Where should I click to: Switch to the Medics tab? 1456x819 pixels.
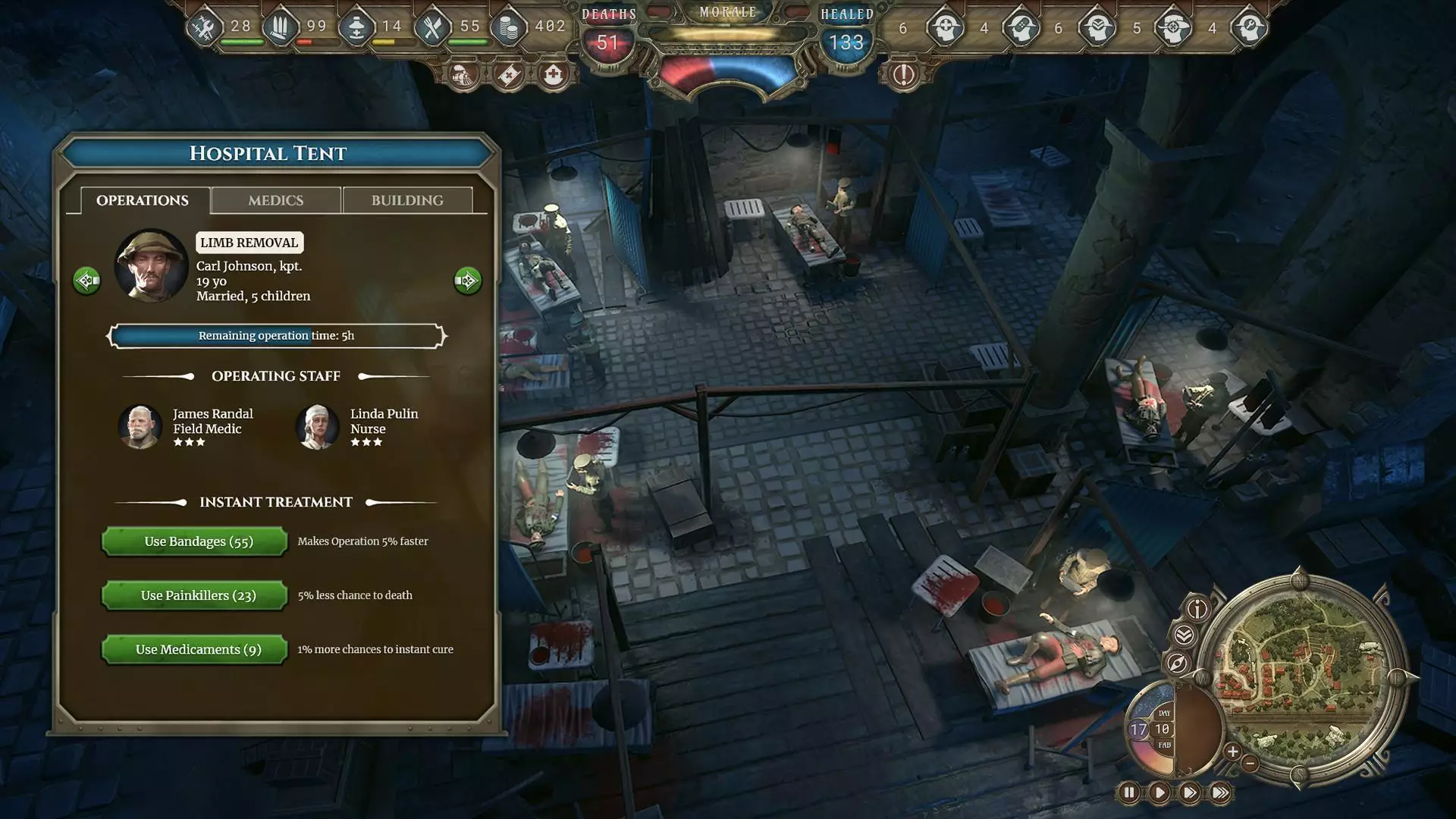[x=275, y=200]
